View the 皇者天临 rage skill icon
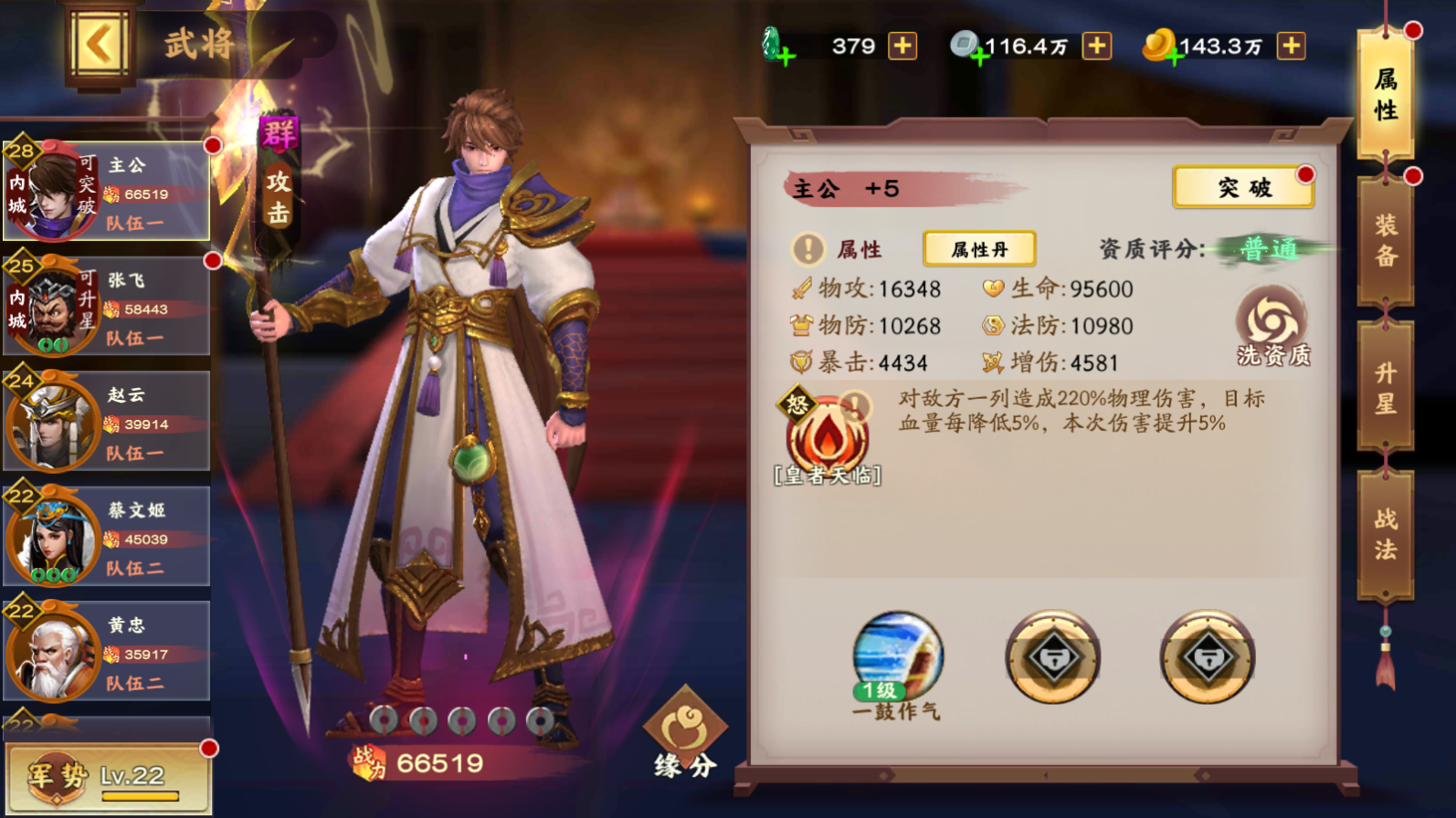 [827, 435]
